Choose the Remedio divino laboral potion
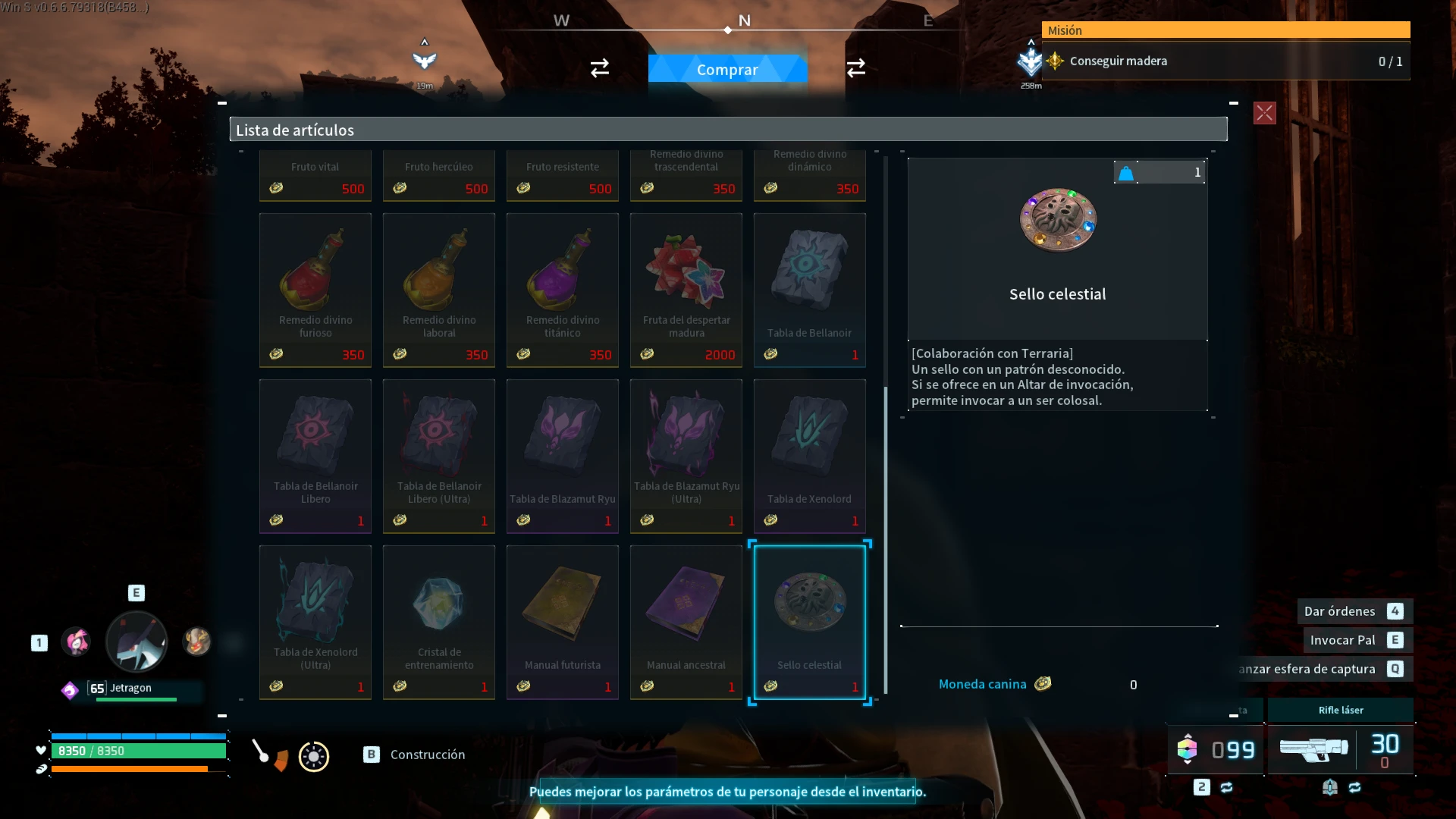1456x819 pixels. [x=438, y=290]
